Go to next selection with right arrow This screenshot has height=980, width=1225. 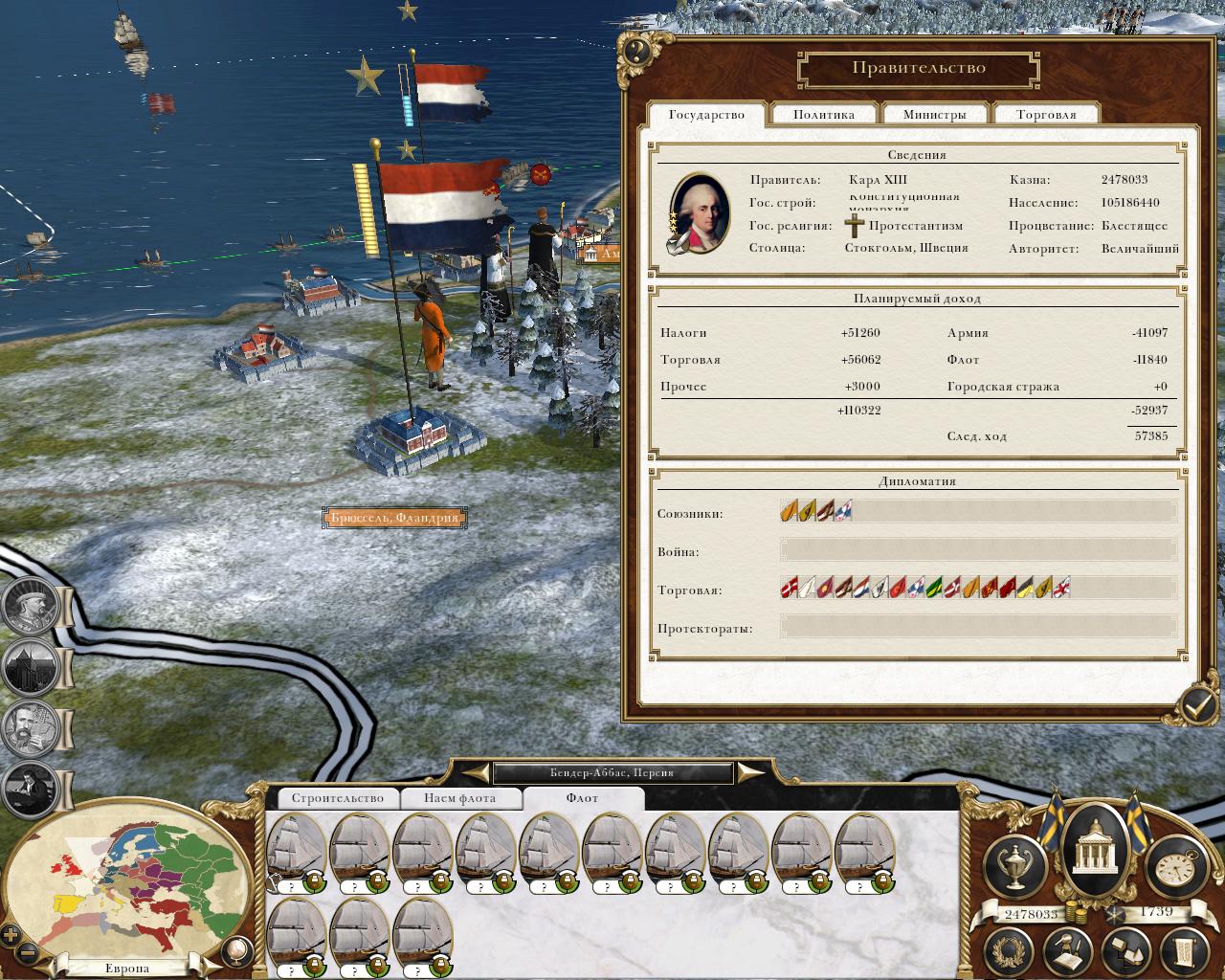(751, 772)
